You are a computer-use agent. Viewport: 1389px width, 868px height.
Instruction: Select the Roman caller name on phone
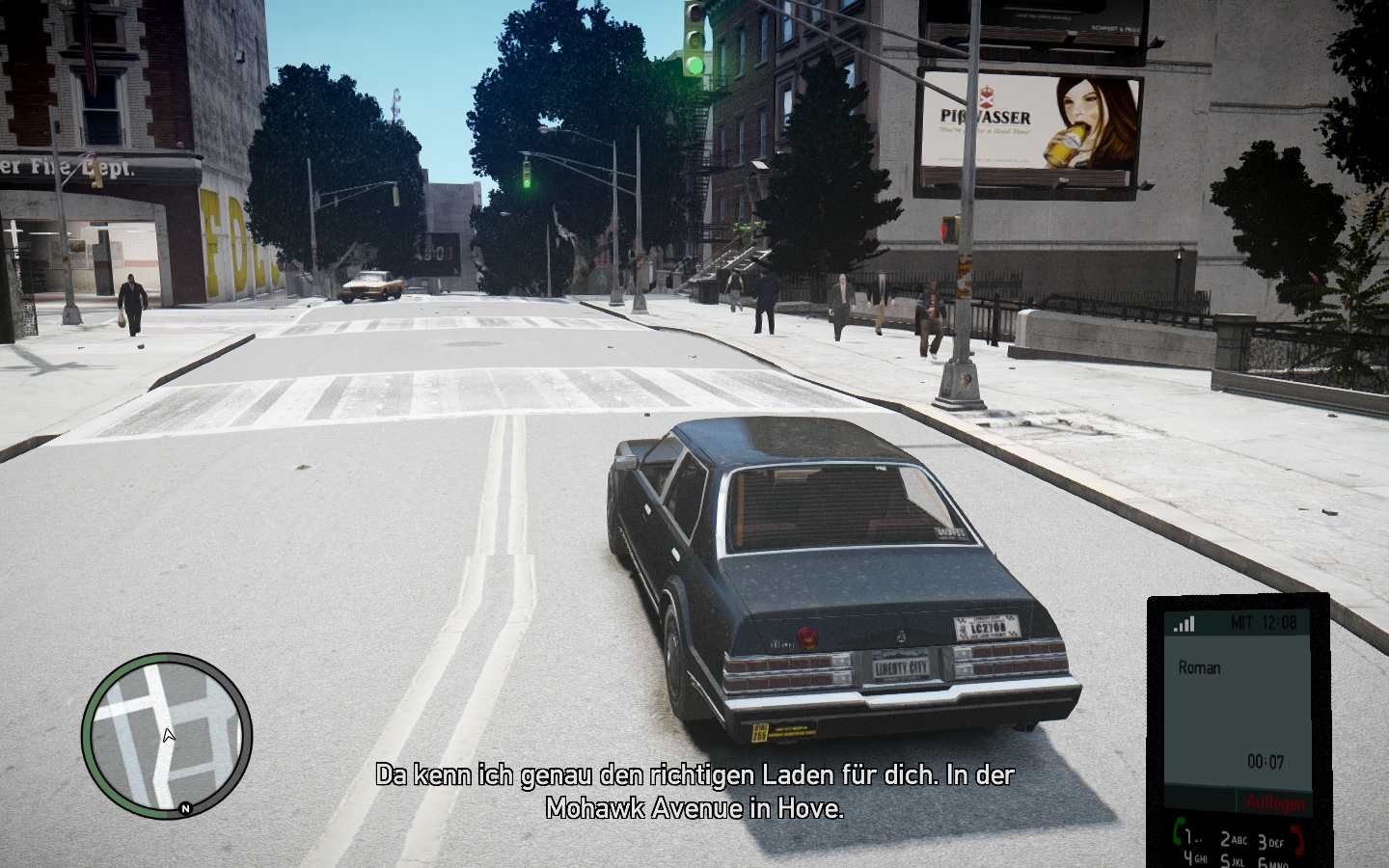tap(1199, 667)
